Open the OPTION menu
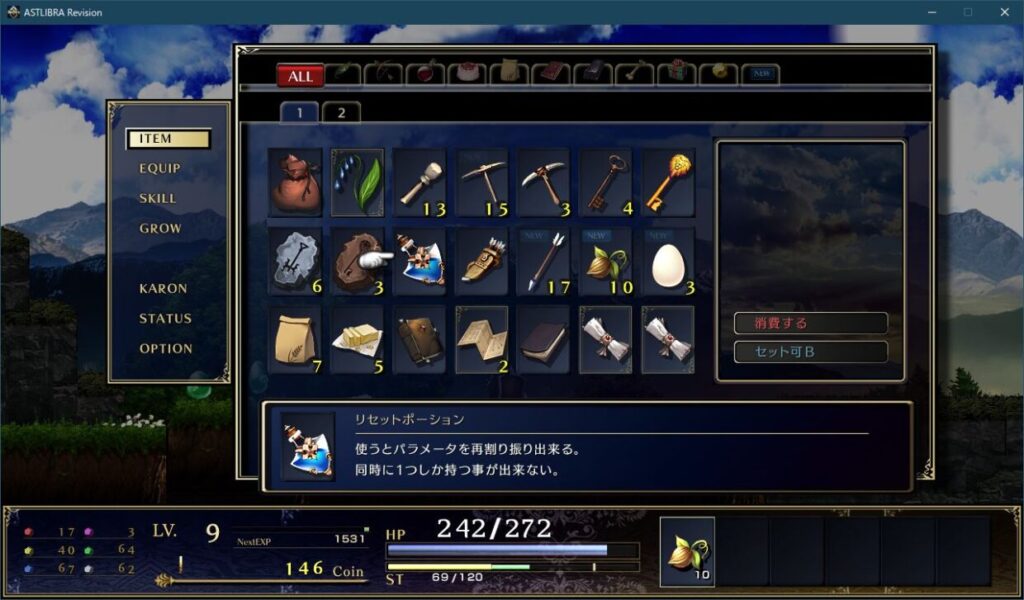1024x600 pixels. pyautogui.click(x=166, y=349)
